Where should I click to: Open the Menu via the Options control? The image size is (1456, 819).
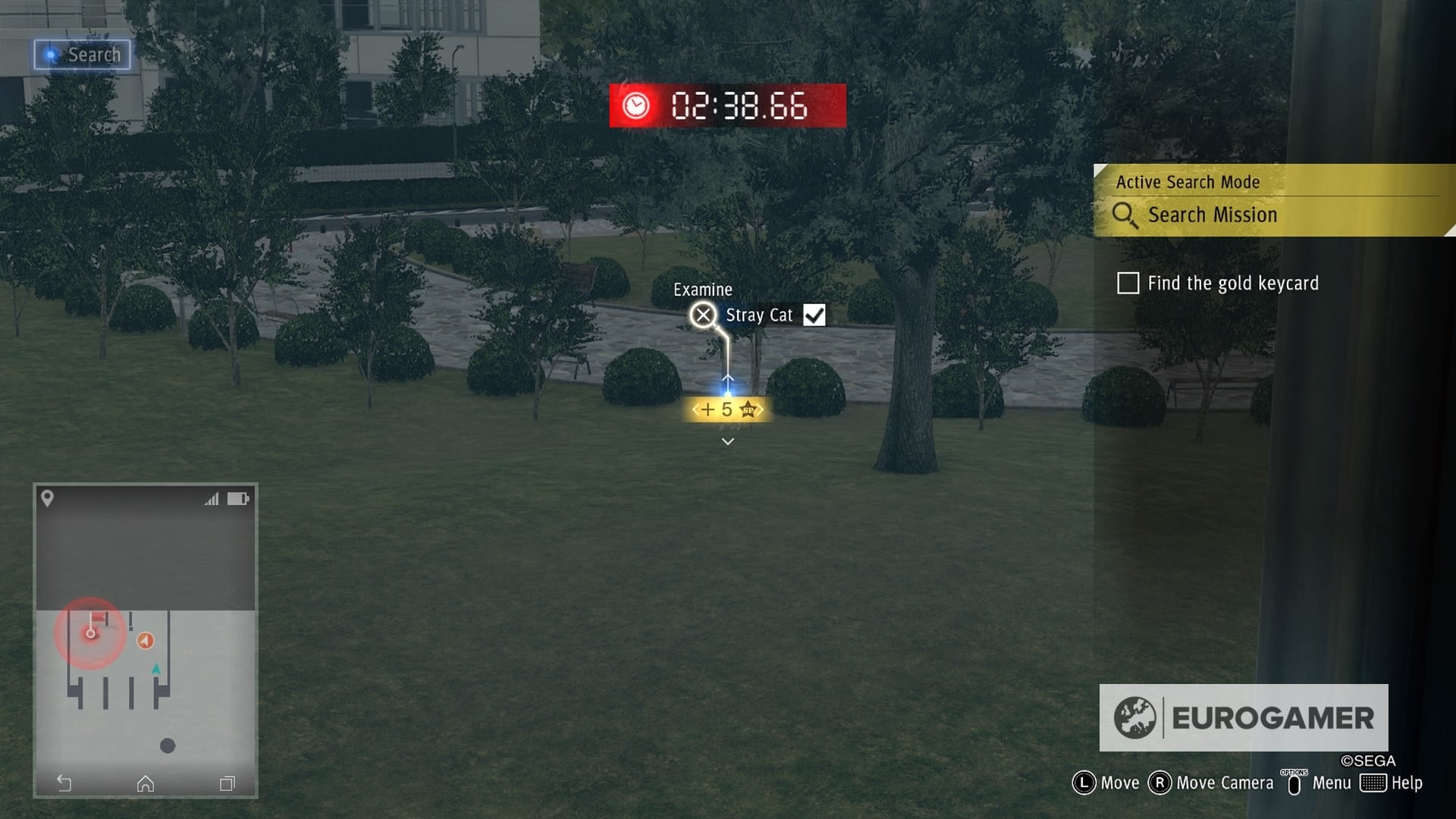[x=1294, y=783]
